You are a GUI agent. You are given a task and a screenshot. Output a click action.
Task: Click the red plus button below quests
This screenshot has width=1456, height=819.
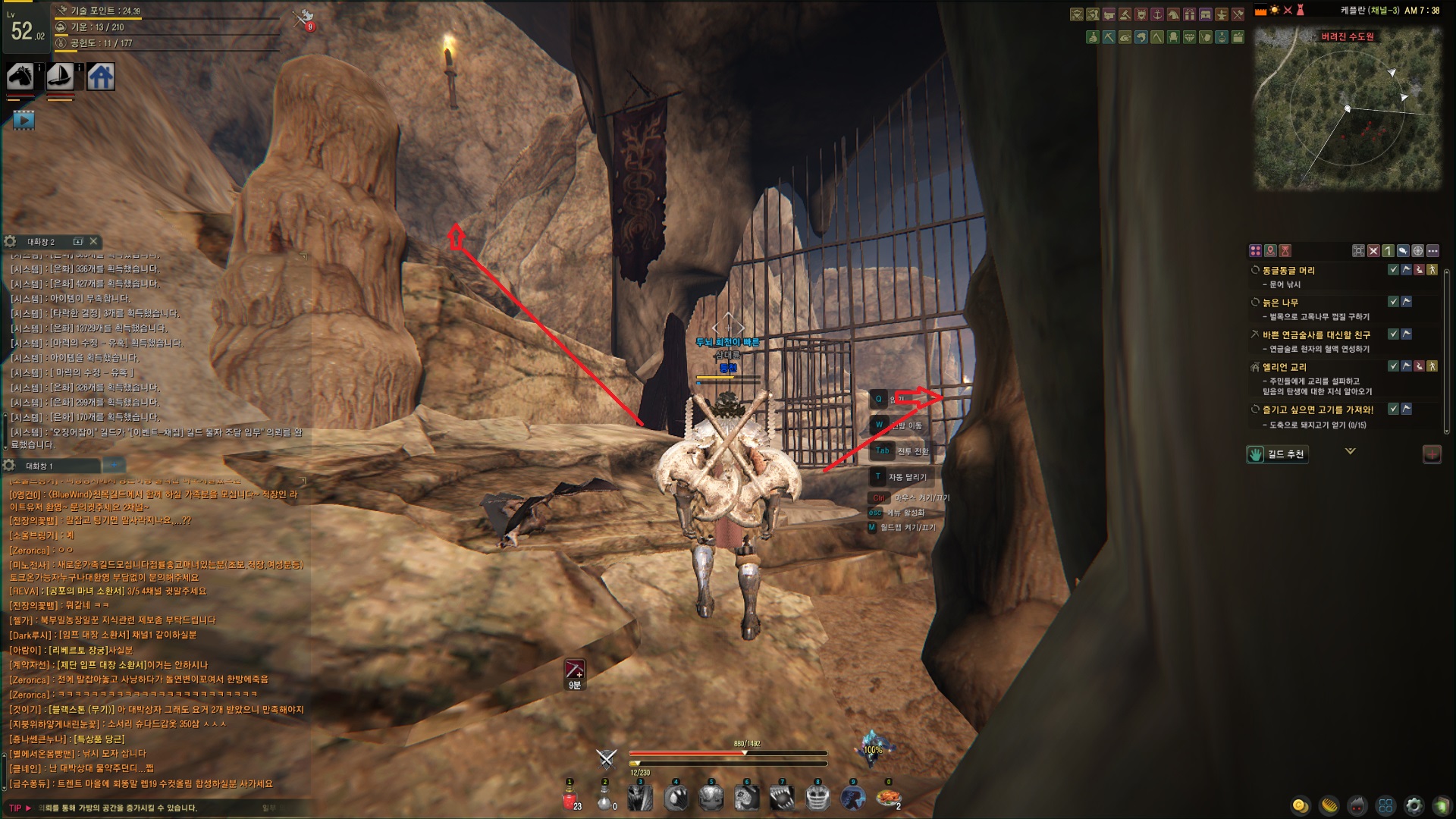1432,454
